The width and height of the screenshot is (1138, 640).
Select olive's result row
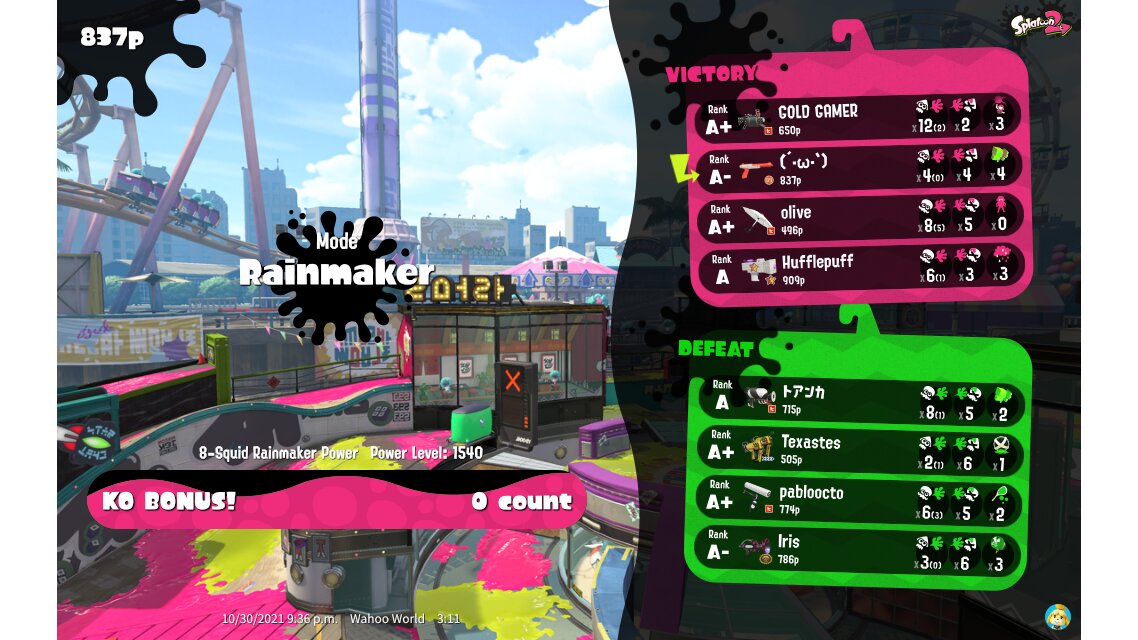[x=858, y=218]
